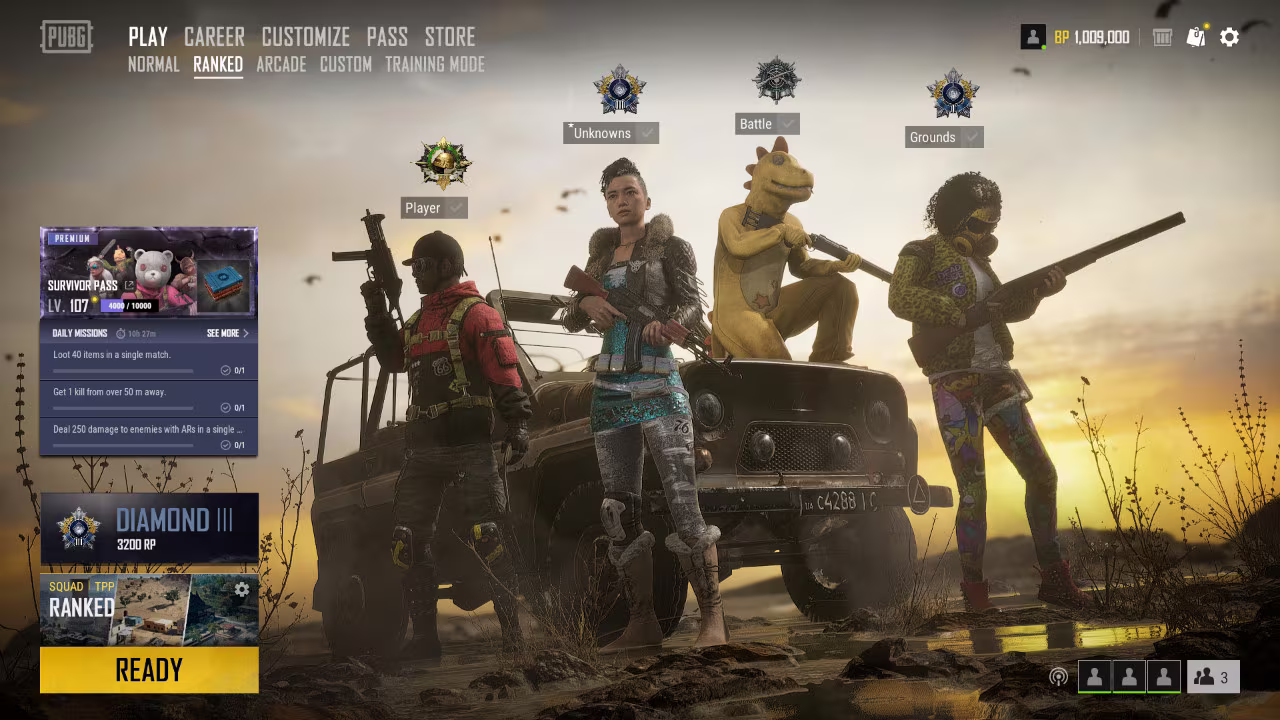Go to the Pass menu

pos(387,37)
